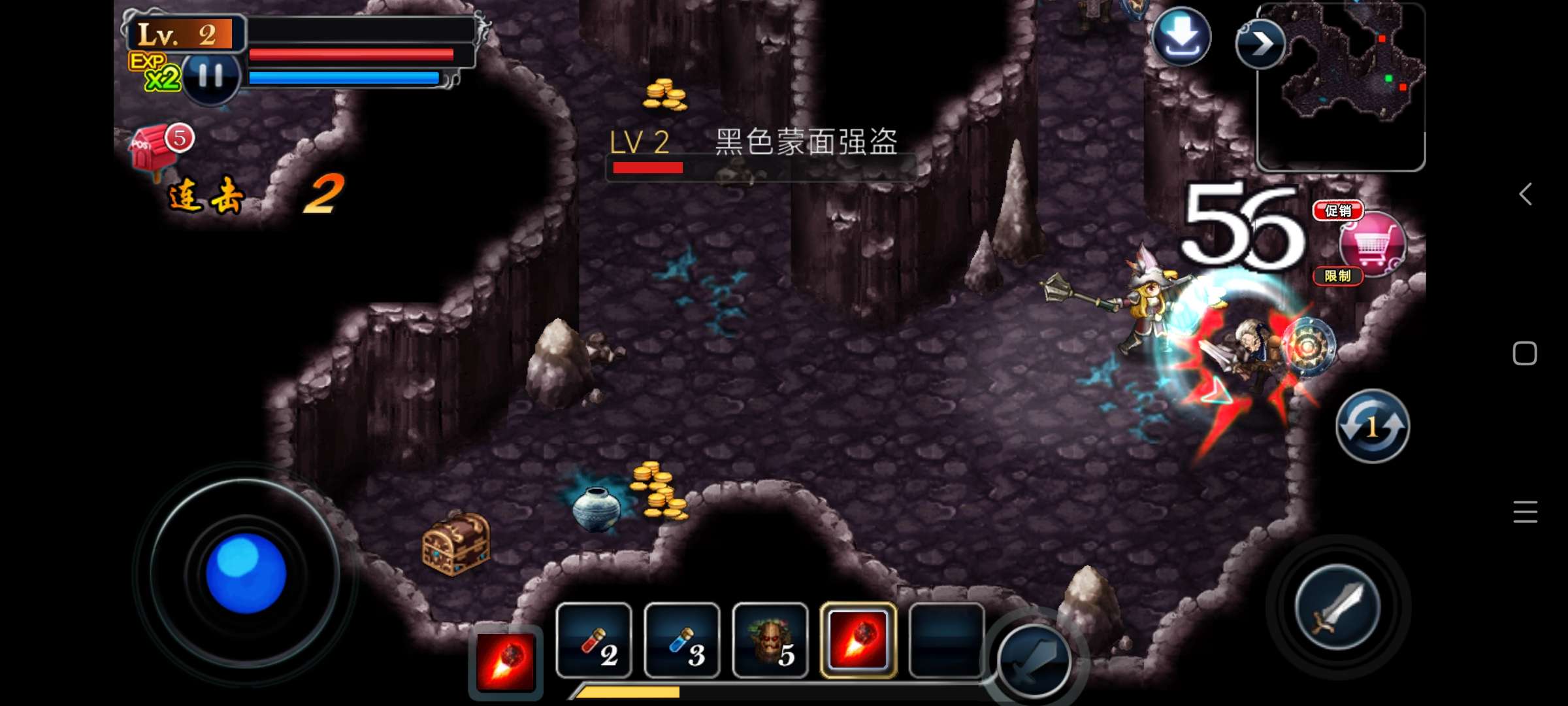
Task: Collapse the minimap with the arrow button
Action: pyautogui.click(x=1260, y=44)
